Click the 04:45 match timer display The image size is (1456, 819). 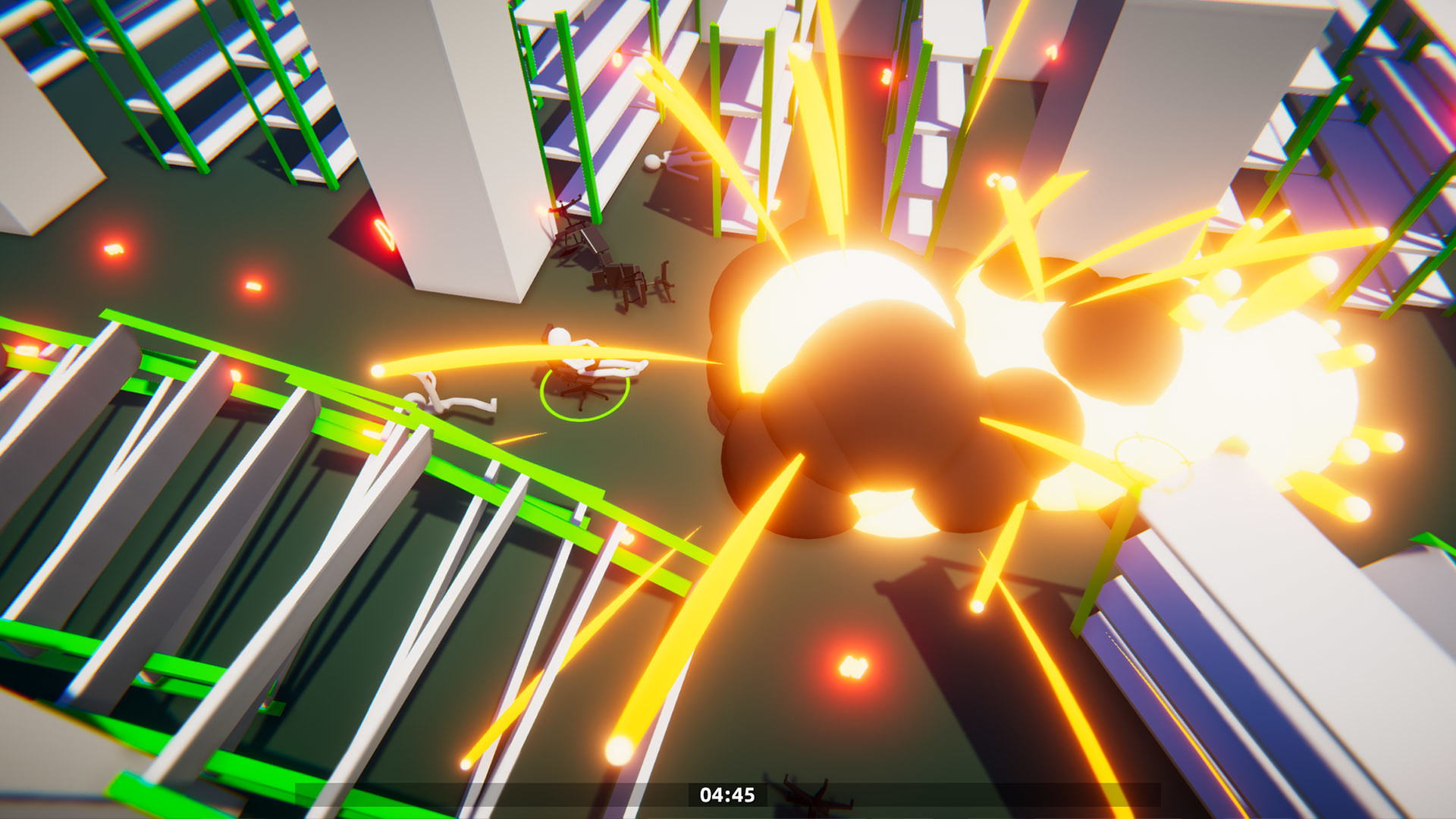click(726, 795)
